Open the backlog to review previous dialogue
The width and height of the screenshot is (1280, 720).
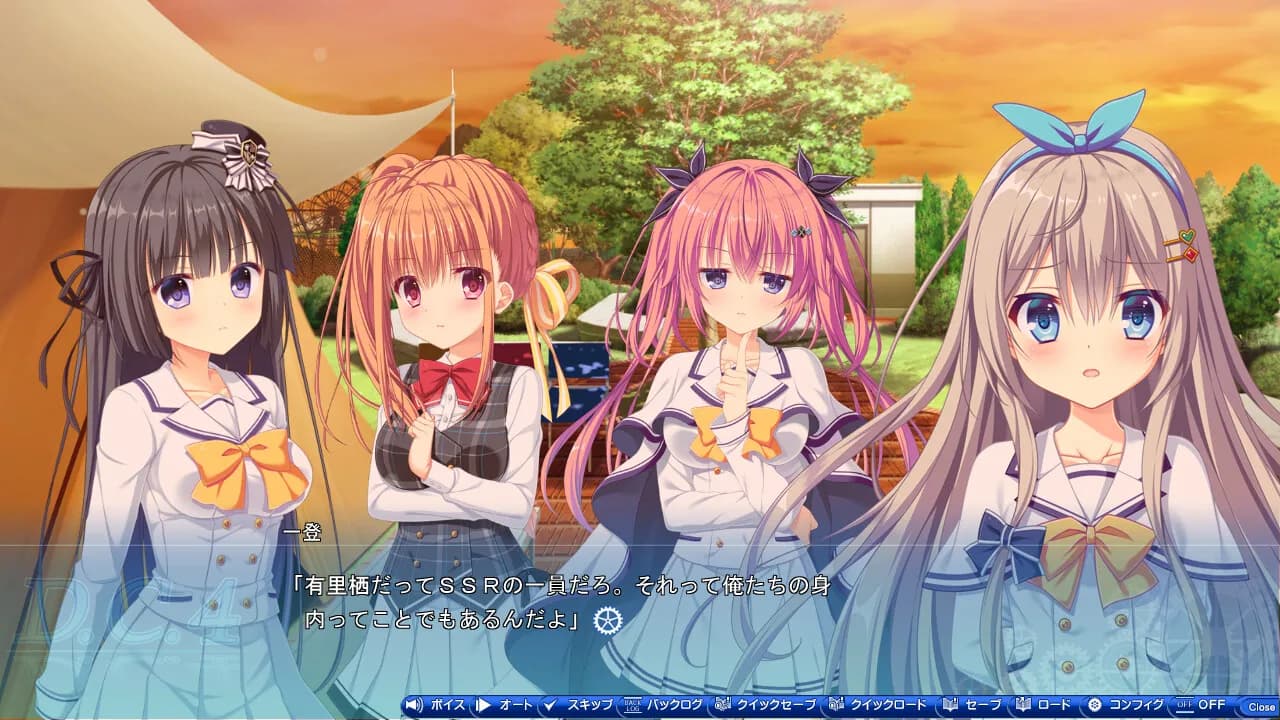(661, 703)
